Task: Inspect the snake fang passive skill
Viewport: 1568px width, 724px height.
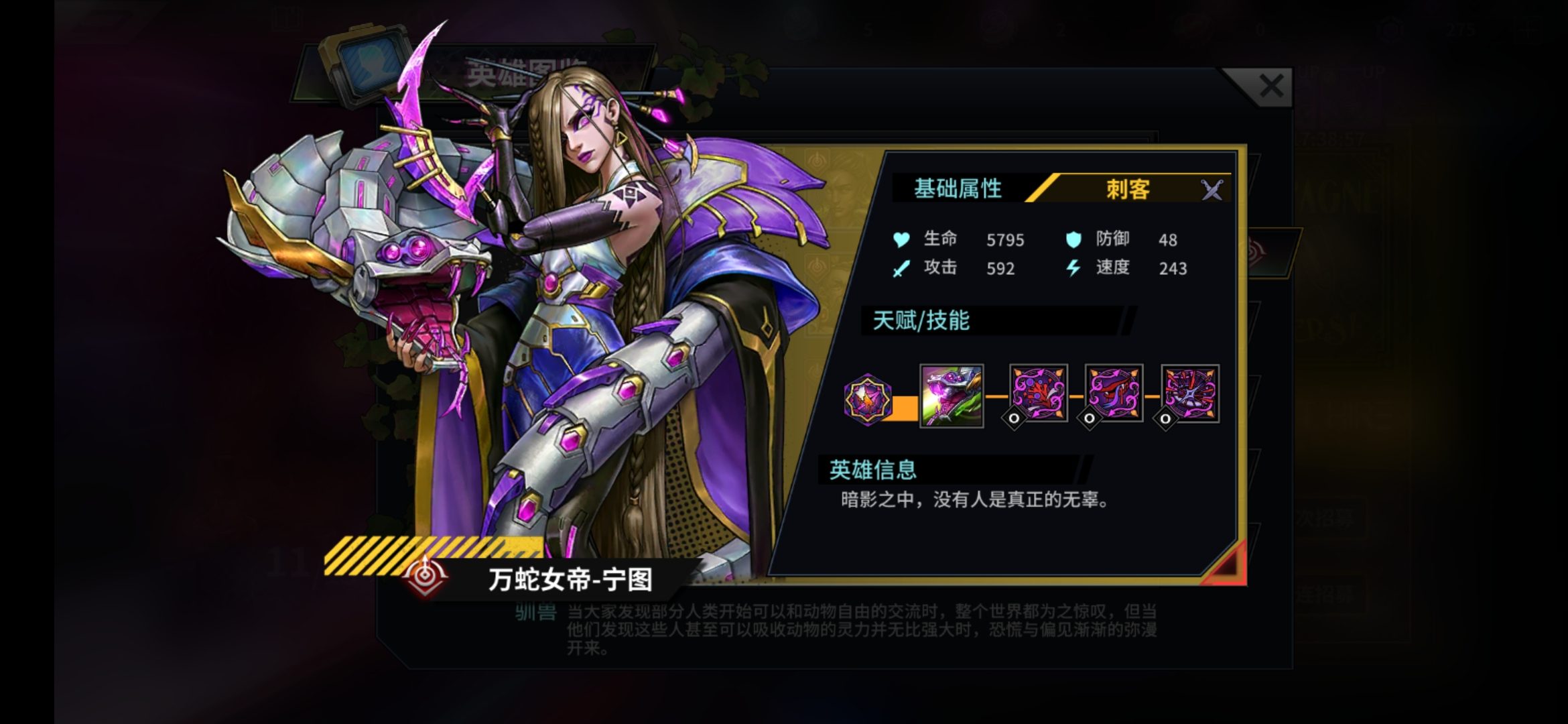Action: [1114, 394]
